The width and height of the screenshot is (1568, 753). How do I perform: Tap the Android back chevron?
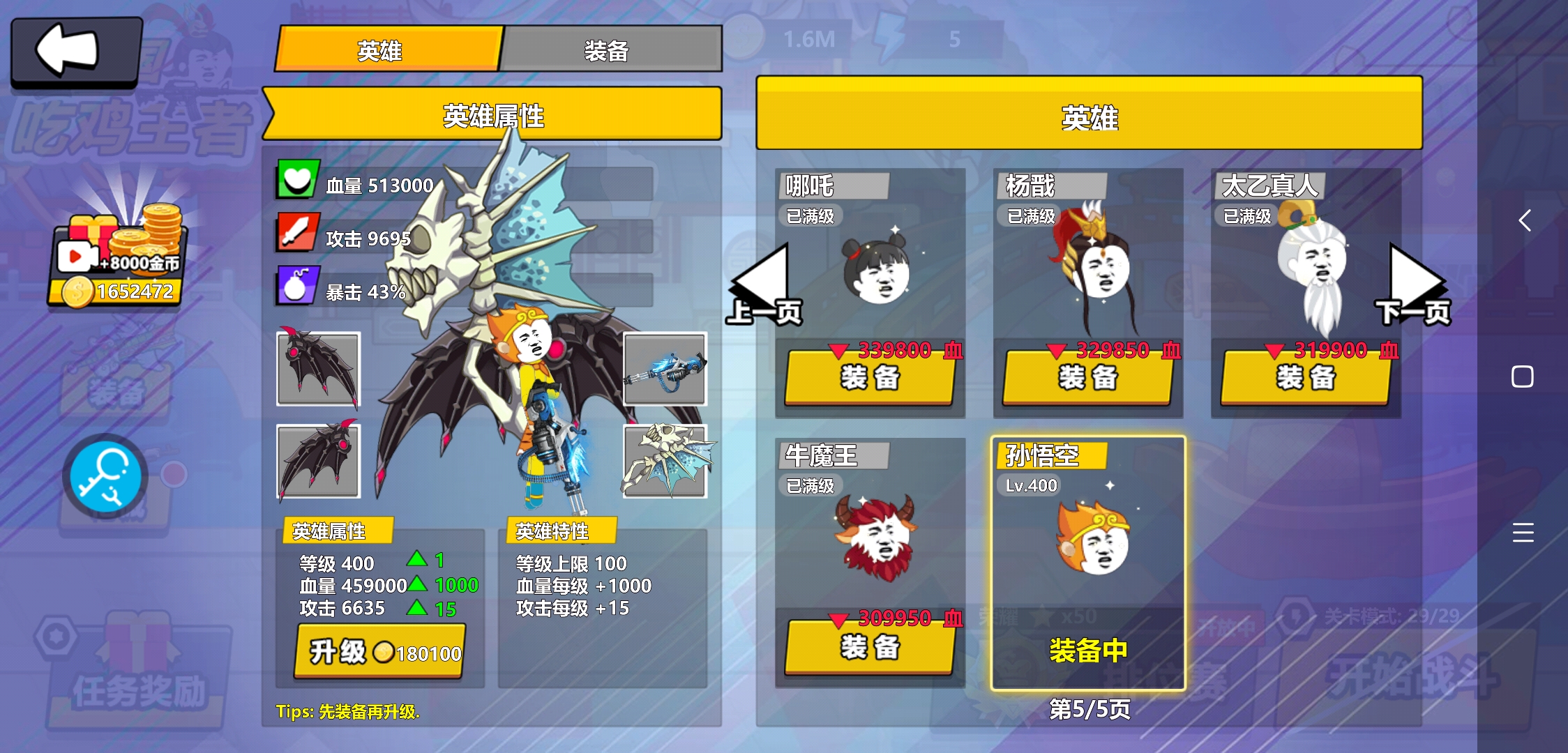pyautogui.click(x=1524, y=221)
